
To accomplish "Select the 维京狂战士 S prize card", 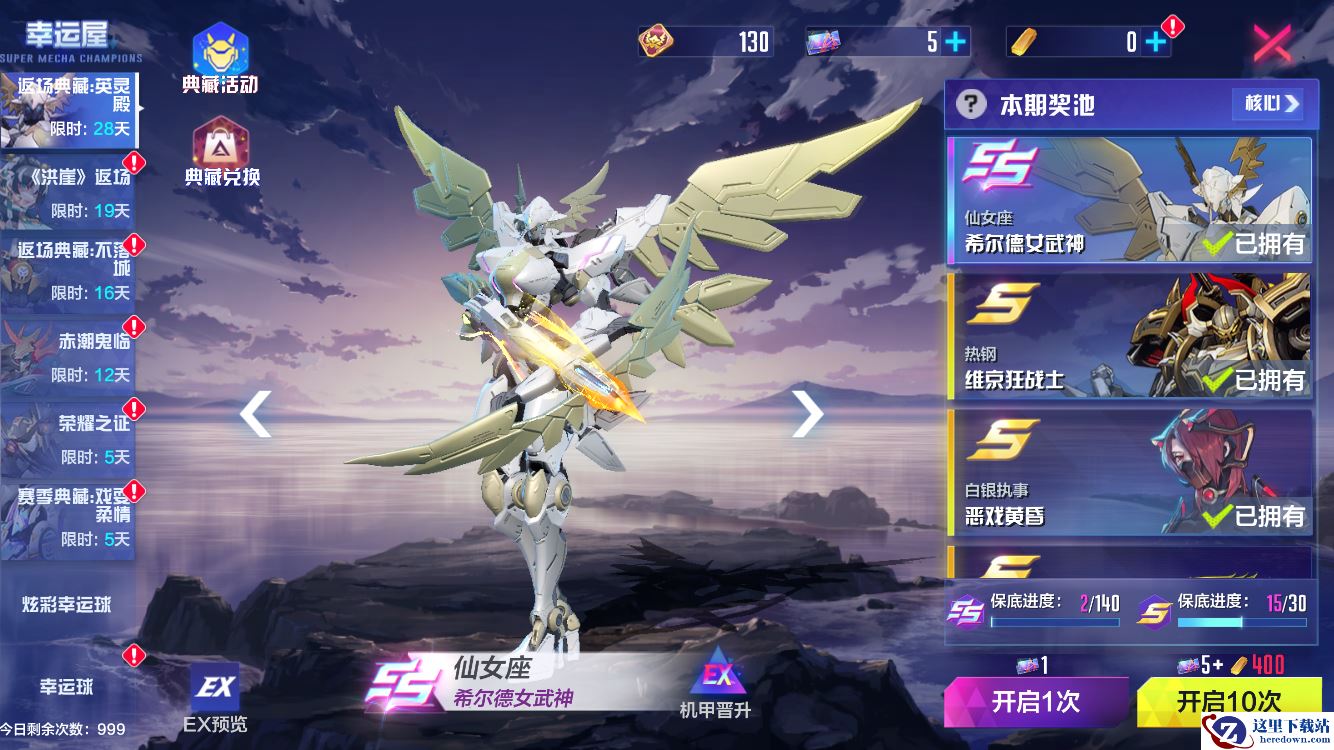I will (1128, 337).
